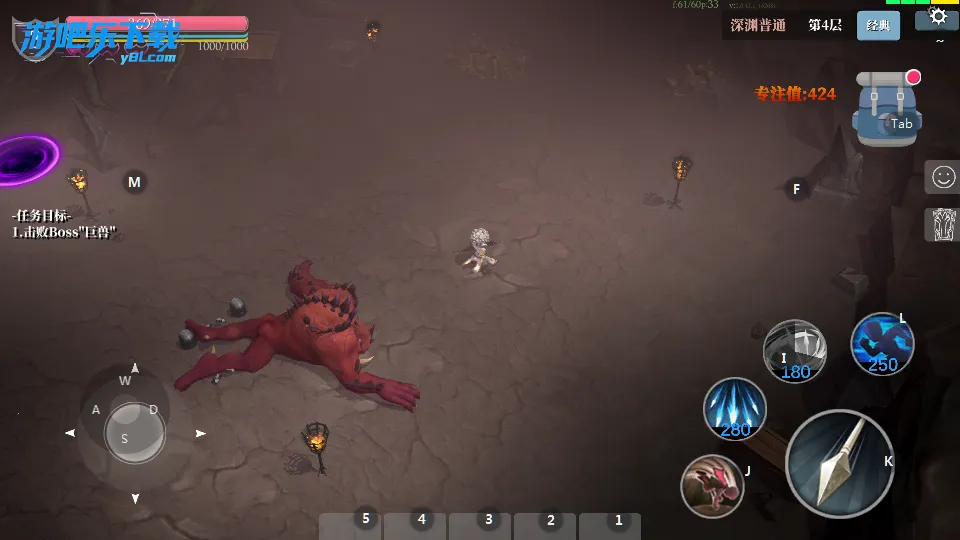Trigger the blue dodge roll skill costing 250

[x=881, y=343]
